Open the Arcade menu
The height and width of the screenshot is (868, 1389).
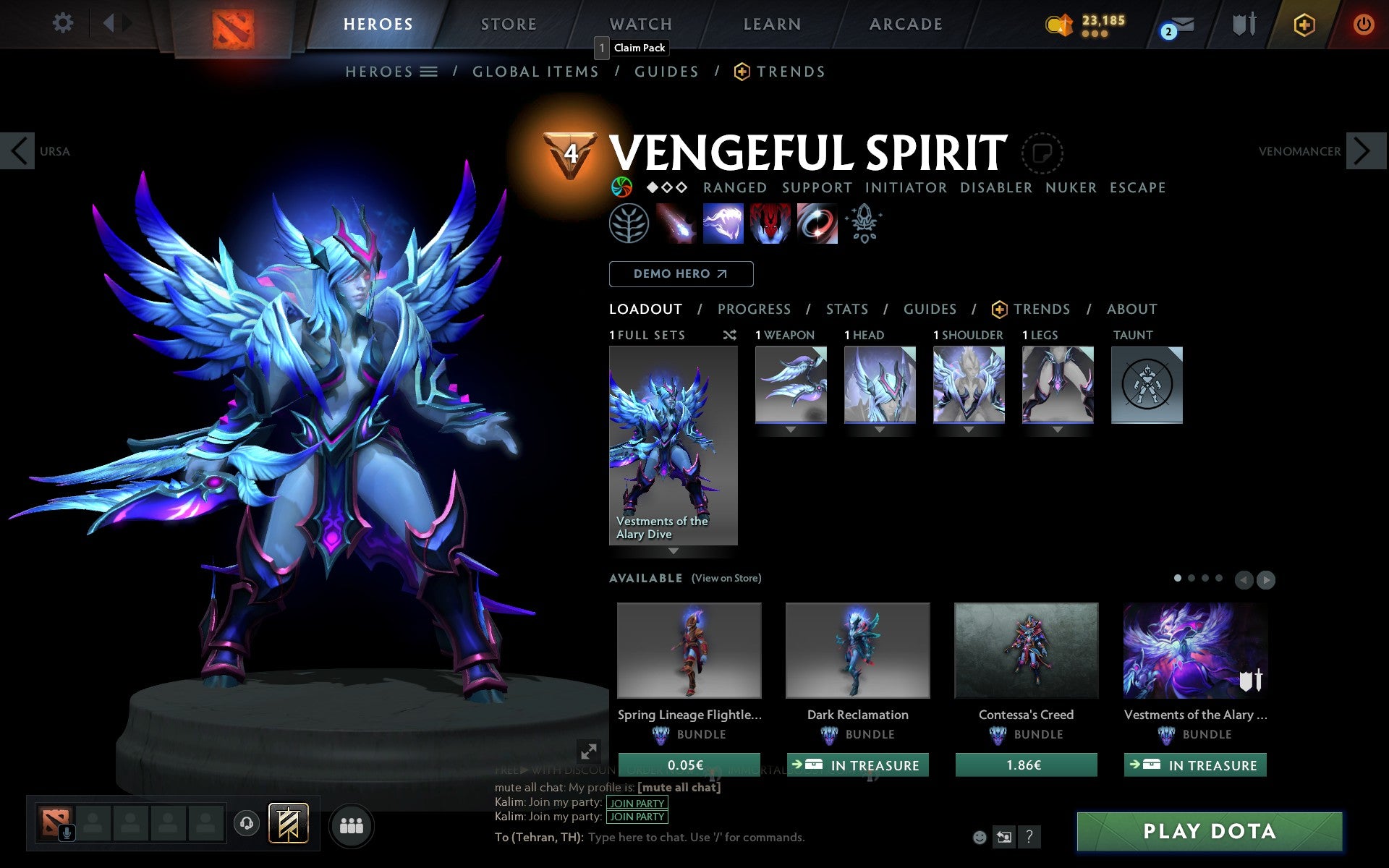pyautogui.click(x=905, y=23)
